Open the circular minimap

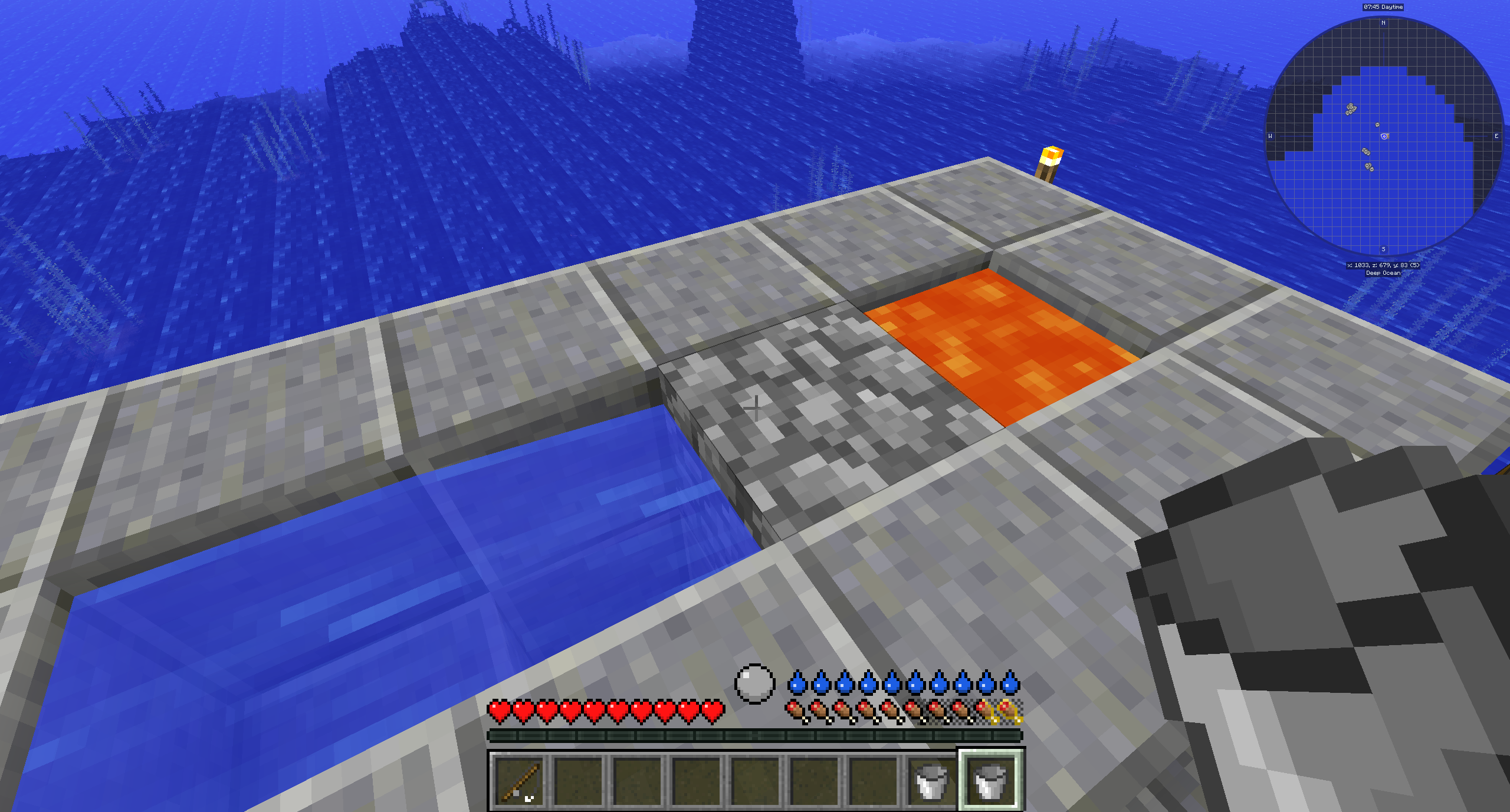coord(1384,136)
